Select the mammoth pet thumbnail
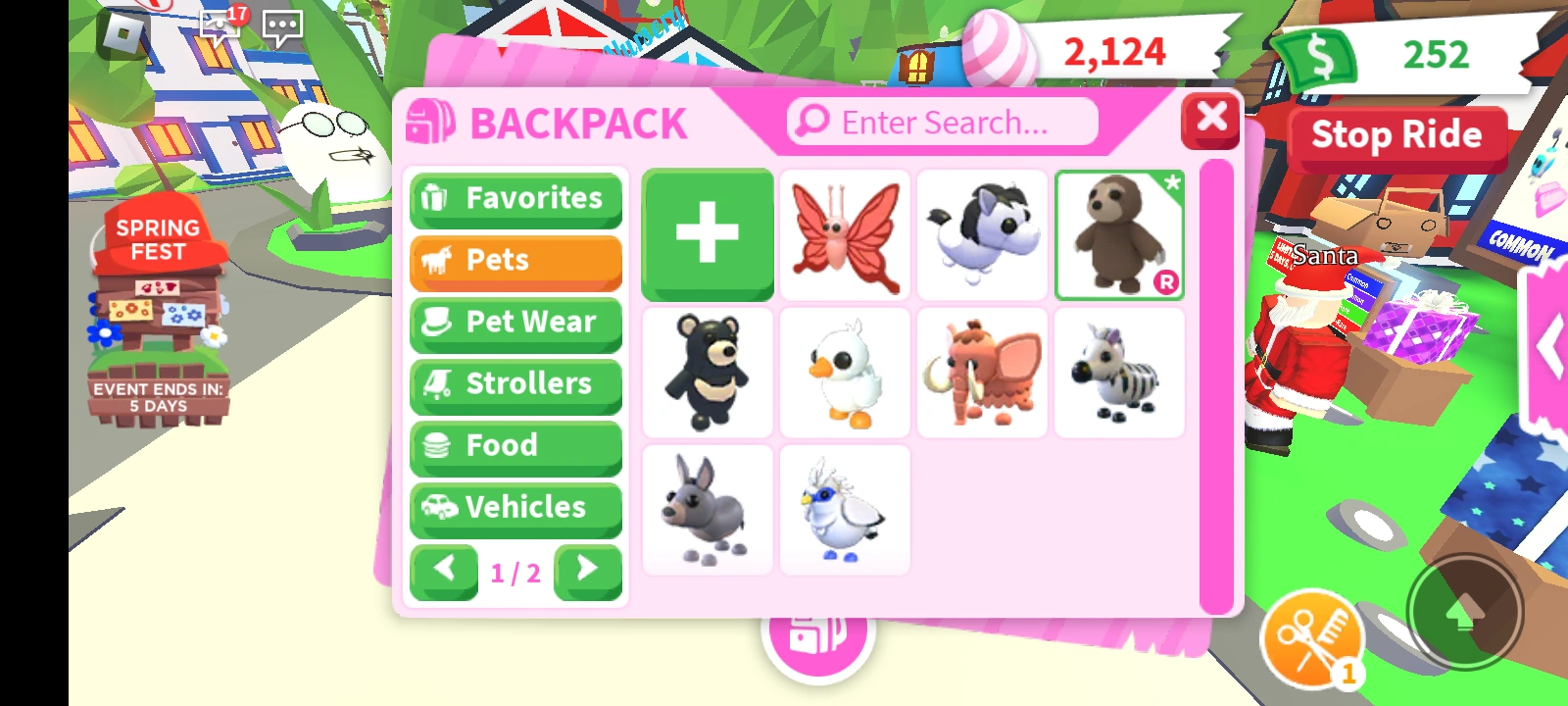 coord(983,373)
